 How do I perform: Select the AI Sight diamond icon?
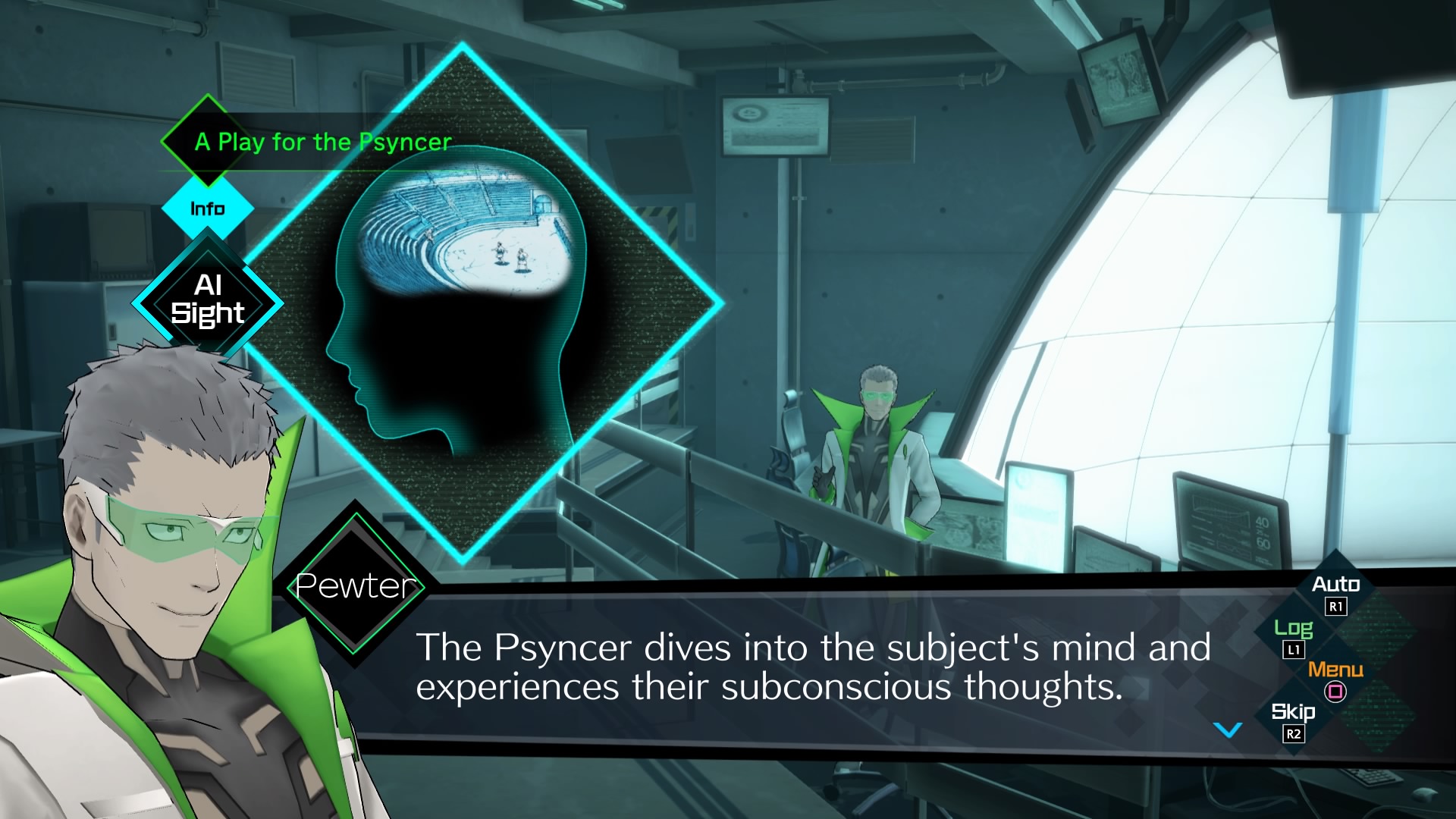210,302
